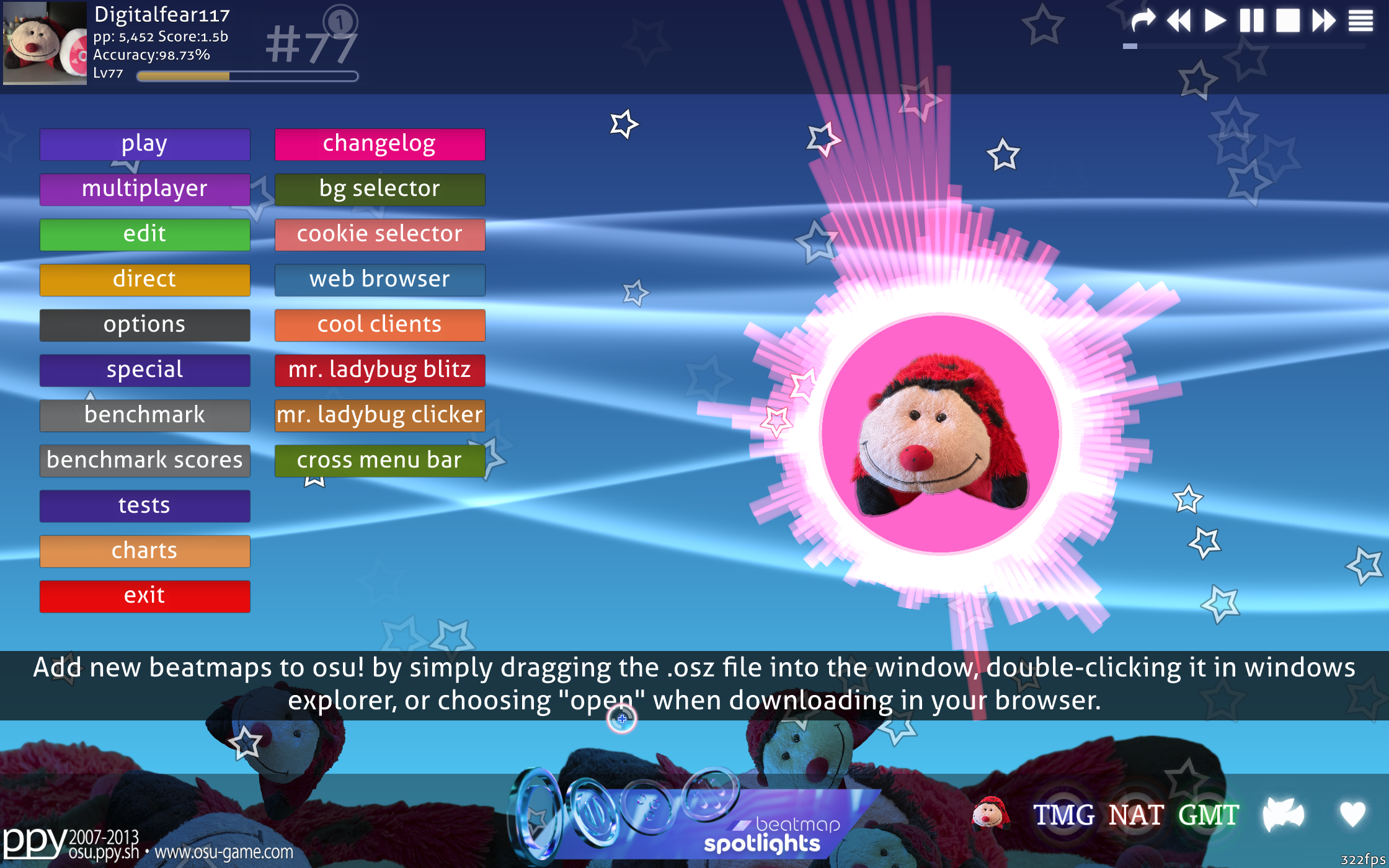
Task: Pause the music player
Action: point(1251,21)
